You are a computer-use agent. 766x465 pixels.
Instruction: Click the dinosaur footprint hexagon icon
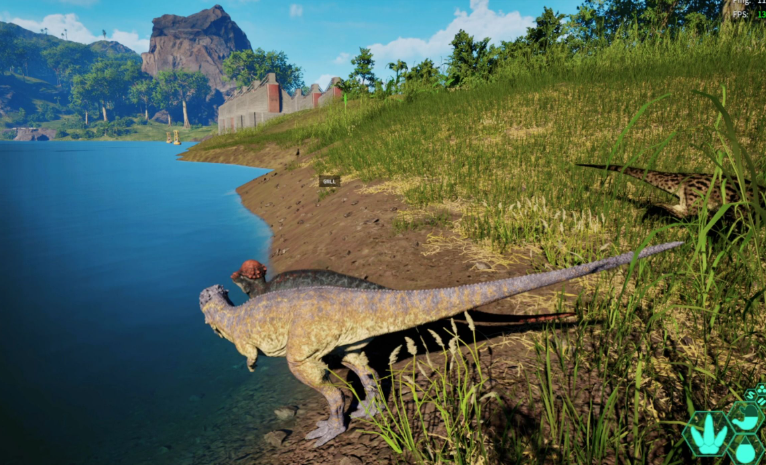click(708, 435)
